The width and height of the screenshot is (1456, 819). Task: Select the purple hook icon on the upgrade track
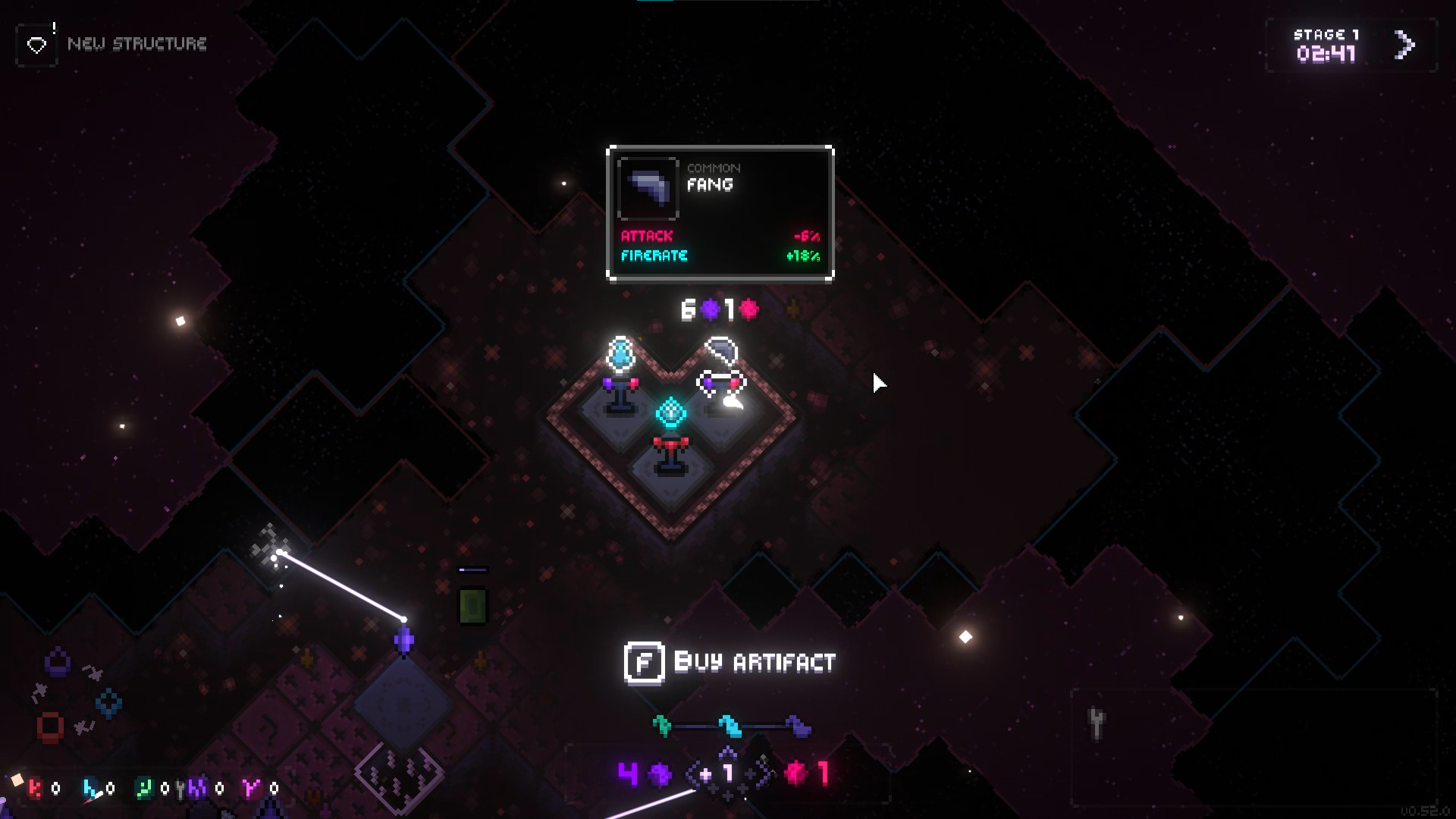pyautogui.click(x=798, y=726)
